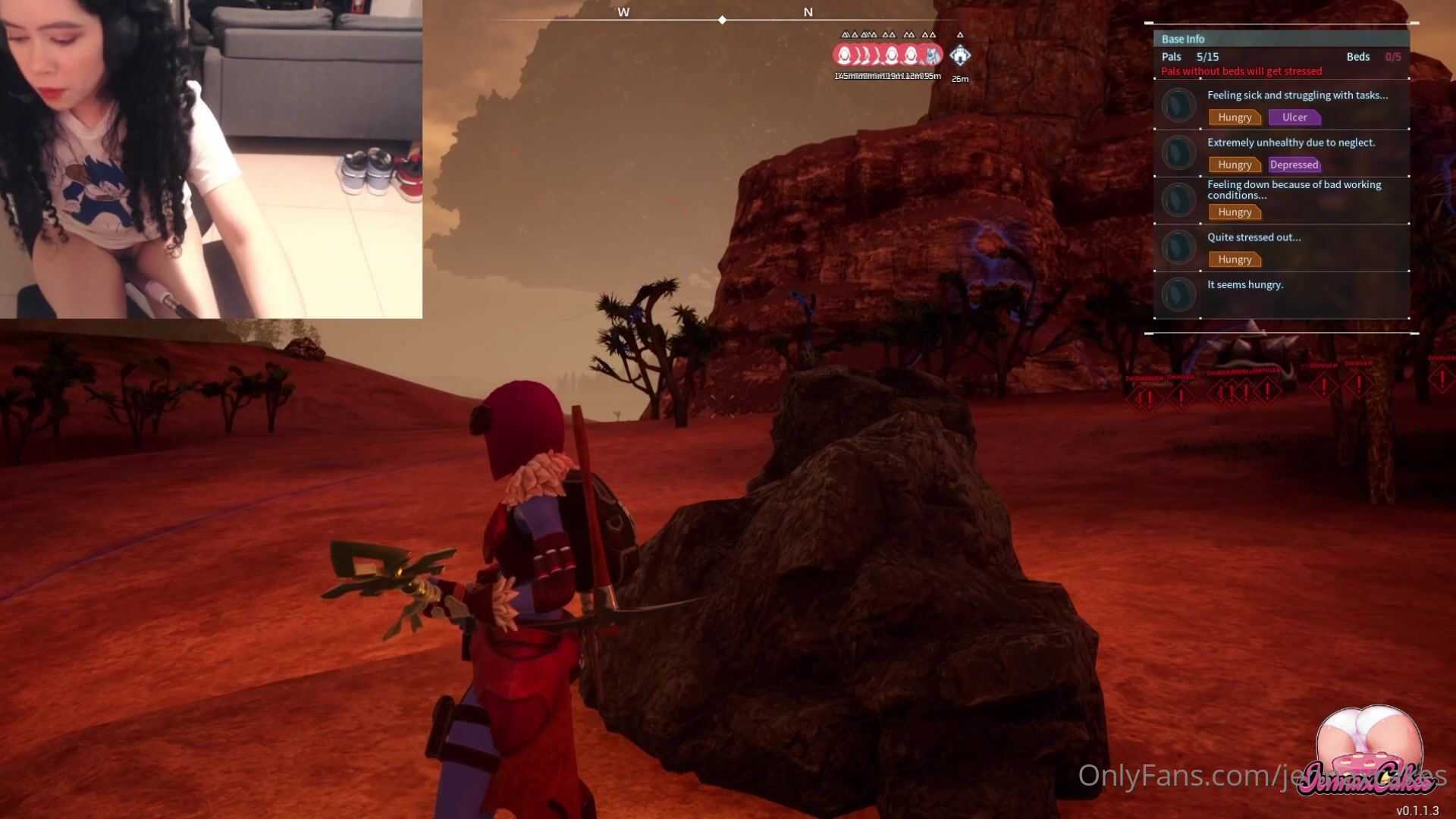Click the 'Pals without beds will get stressed' warning
The width and height of the screenshot is (1456, 819).
point(1241,71)
